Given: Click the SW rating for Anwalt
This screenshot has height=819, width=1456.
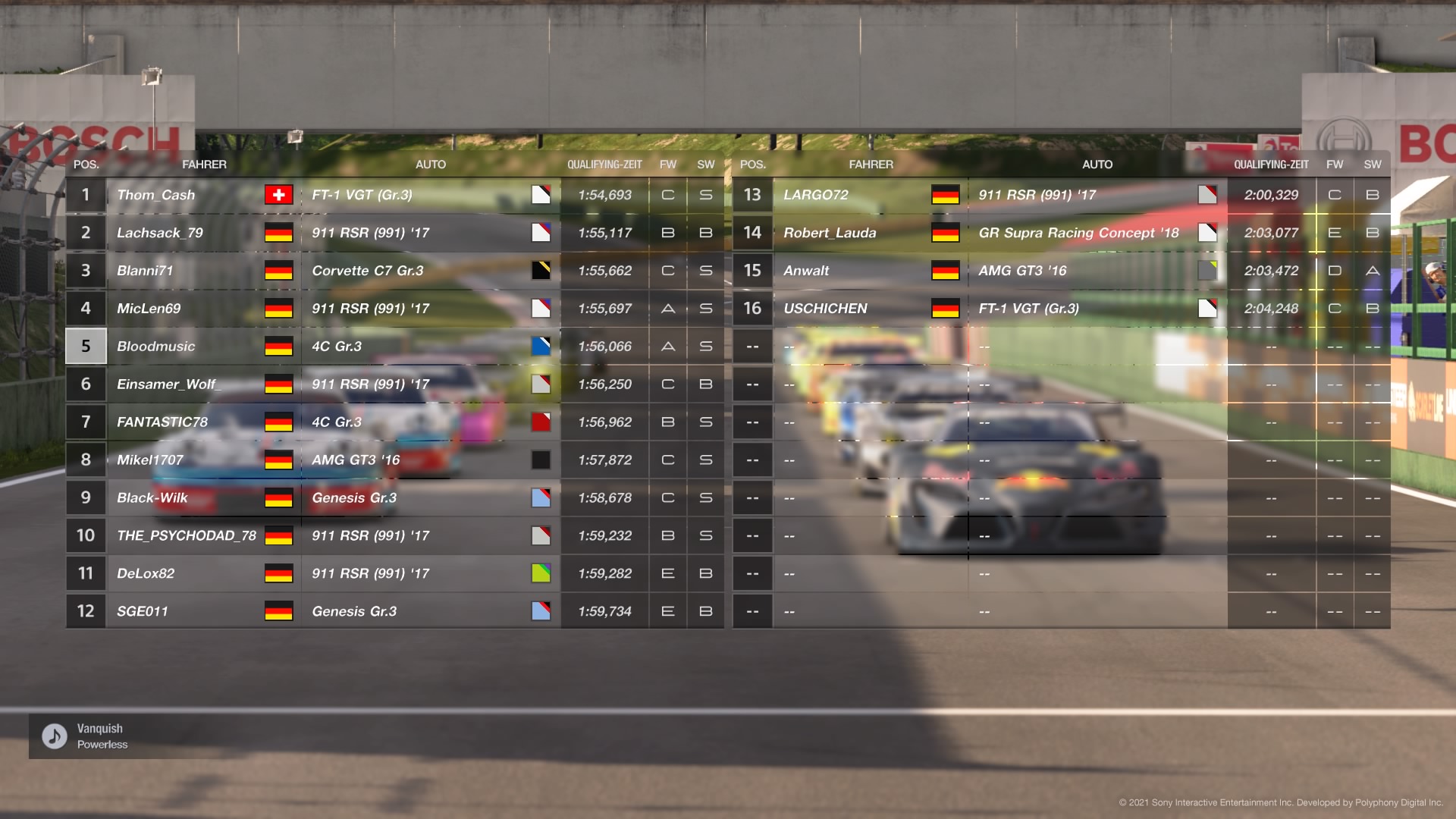Looking at the screenshot, I should [1373, 270].
